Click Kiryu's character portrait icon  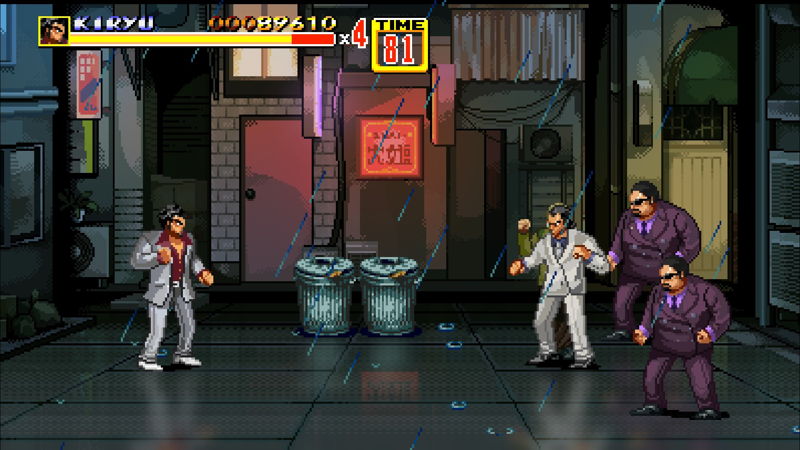[53, 30]
